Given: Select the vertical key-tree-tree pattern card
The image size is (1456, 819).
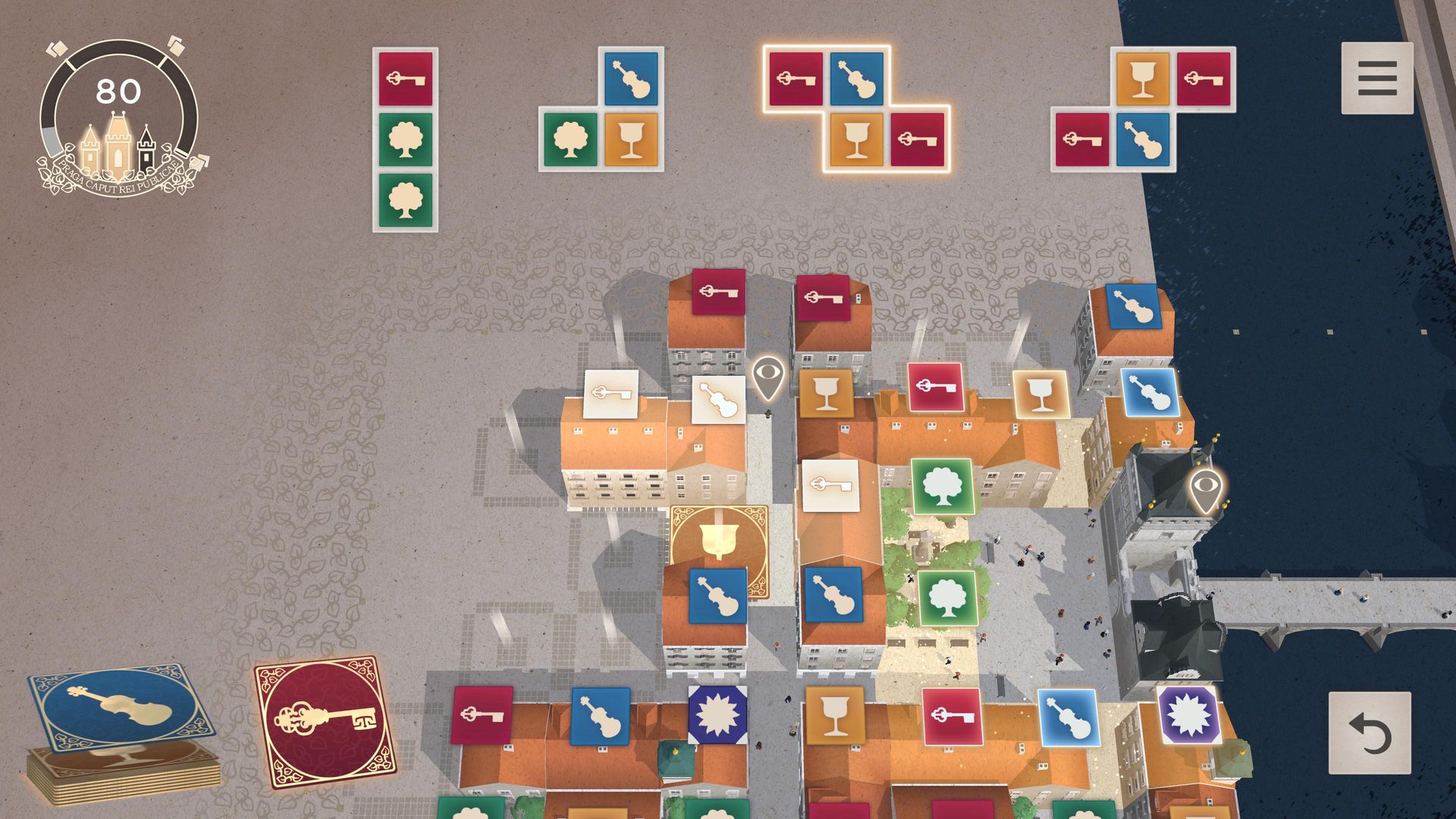Looking at the screenshot, I should (x=405, y=140).
